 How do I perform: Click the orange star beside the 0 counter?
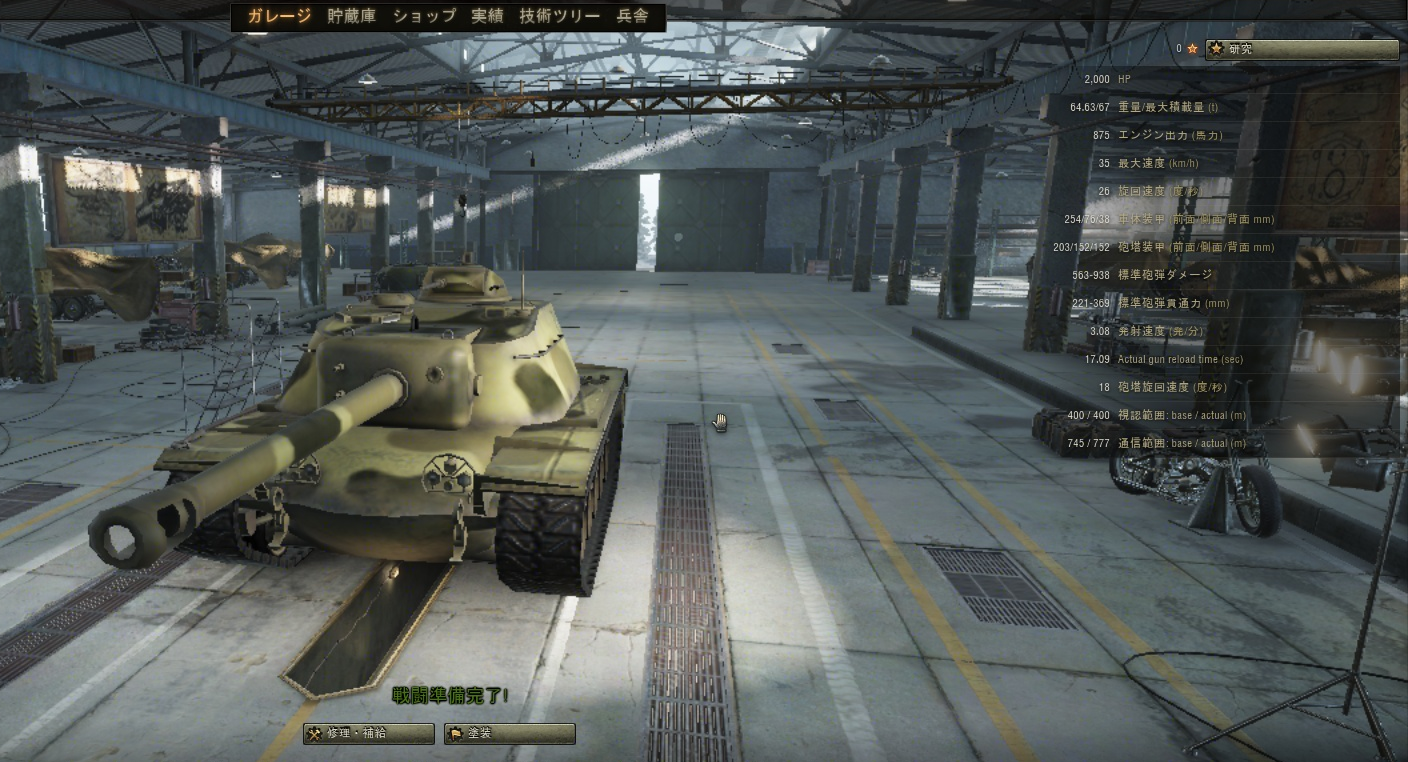click(x=1190, y=48)
